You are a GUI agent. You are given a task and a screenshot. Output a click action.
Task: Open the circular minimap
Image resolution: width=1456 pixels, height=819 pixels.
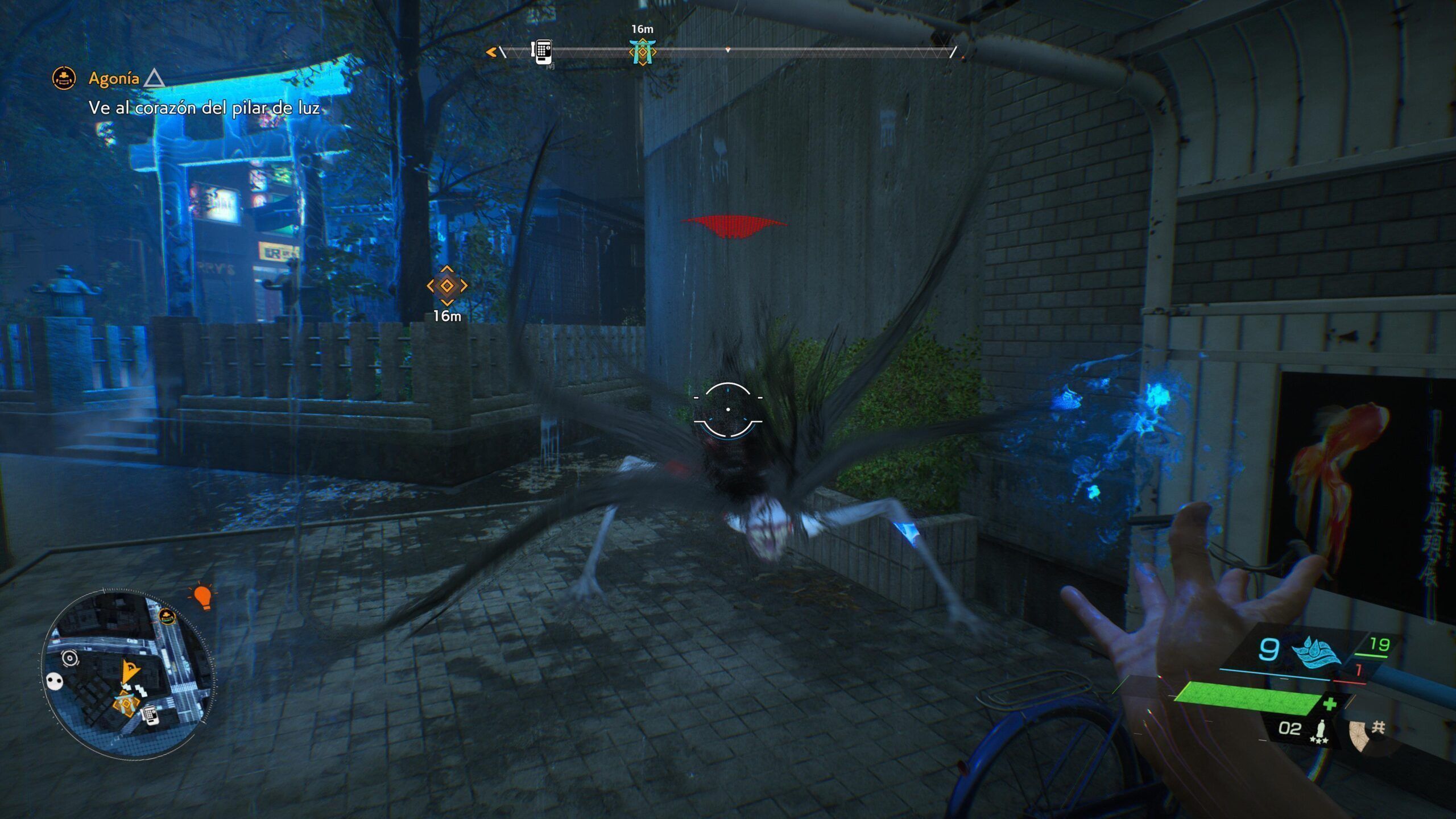click(x=129, y=675)
